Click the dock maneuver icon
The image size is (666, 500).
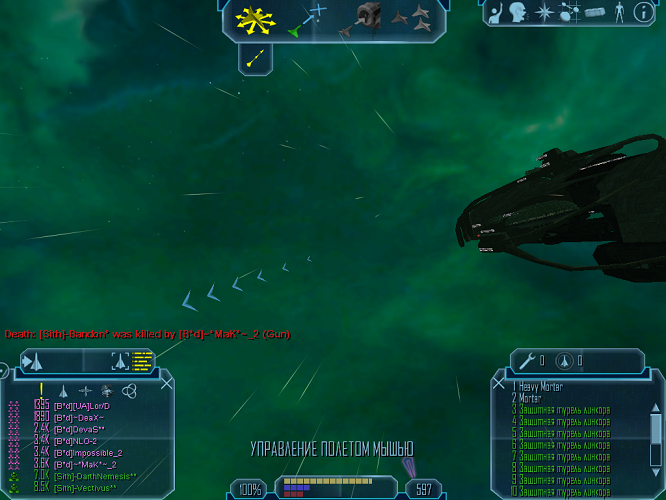coord(367,18)
